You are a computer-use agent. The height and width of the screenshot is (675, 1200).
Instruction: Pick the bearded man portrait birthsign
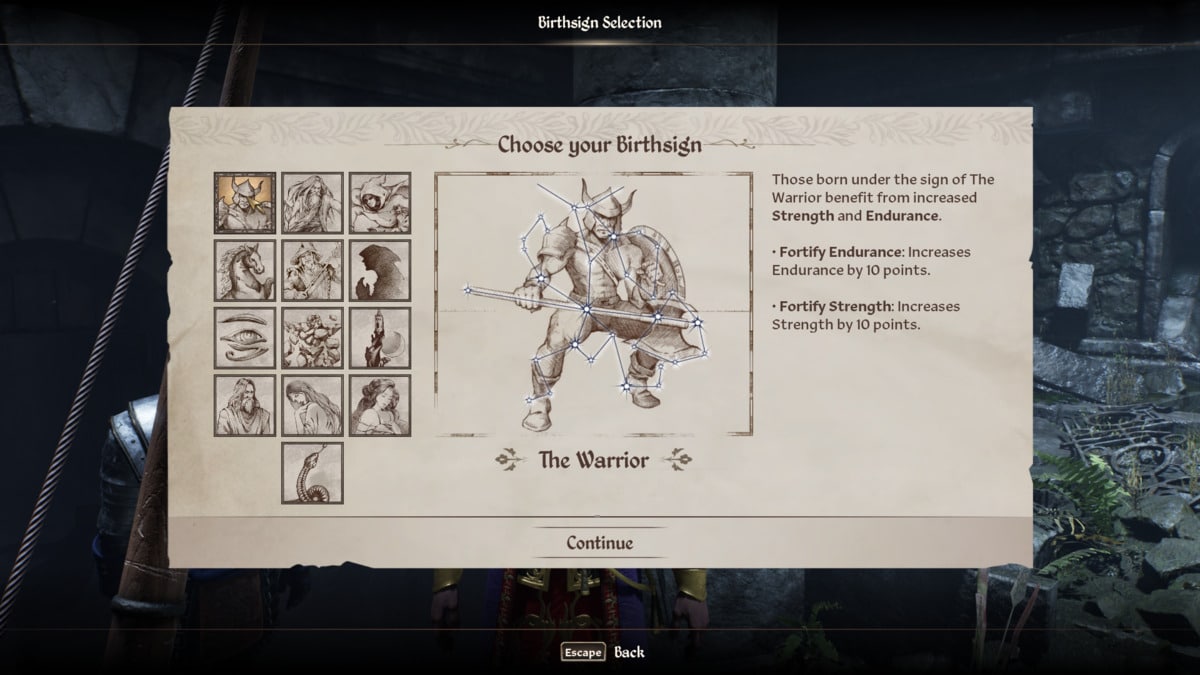pos(244,405)
